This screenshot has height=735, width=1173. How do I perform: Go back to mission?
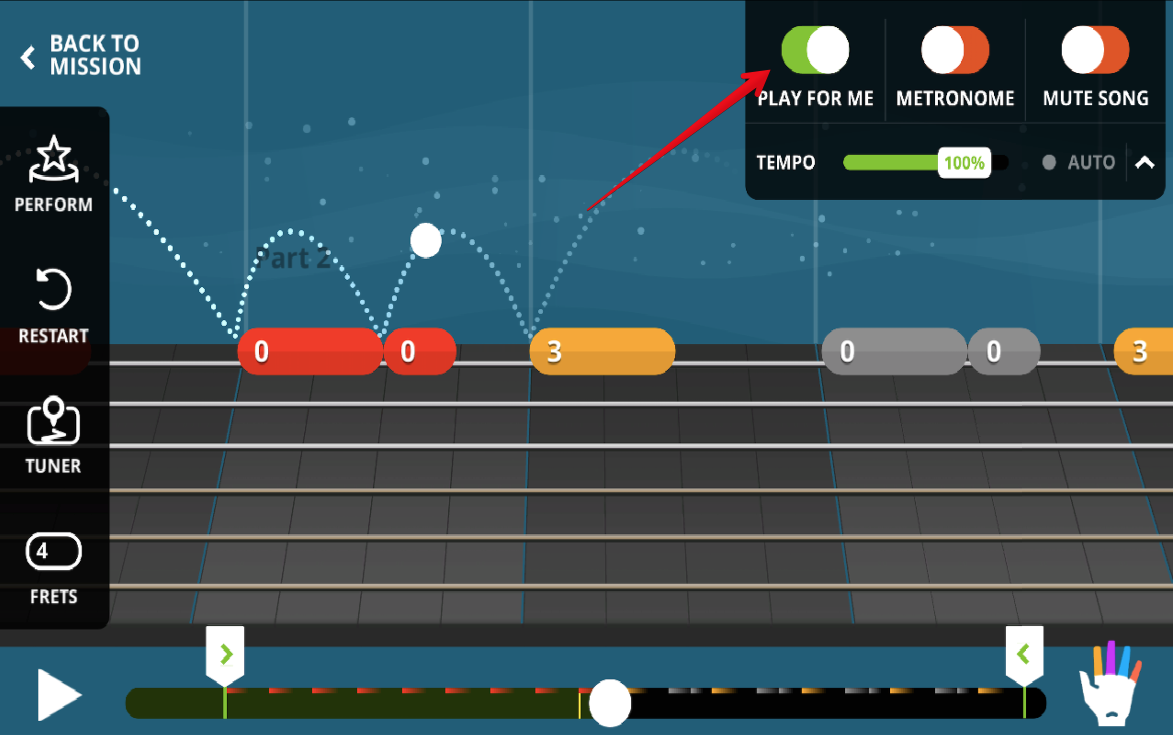coord(81,56)
